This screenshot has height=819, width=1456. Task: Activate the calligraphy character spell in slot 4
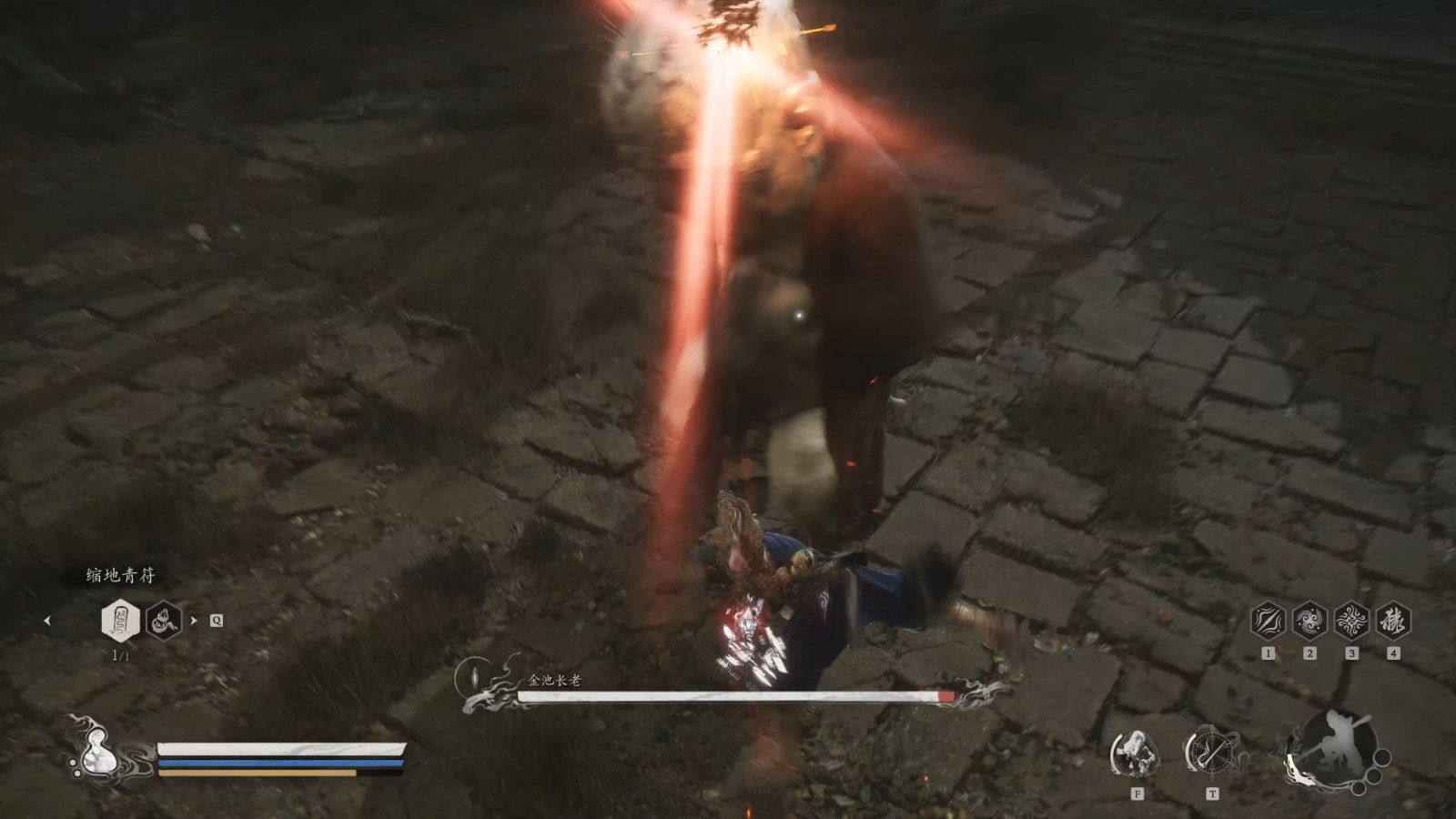coord(1393,622)
